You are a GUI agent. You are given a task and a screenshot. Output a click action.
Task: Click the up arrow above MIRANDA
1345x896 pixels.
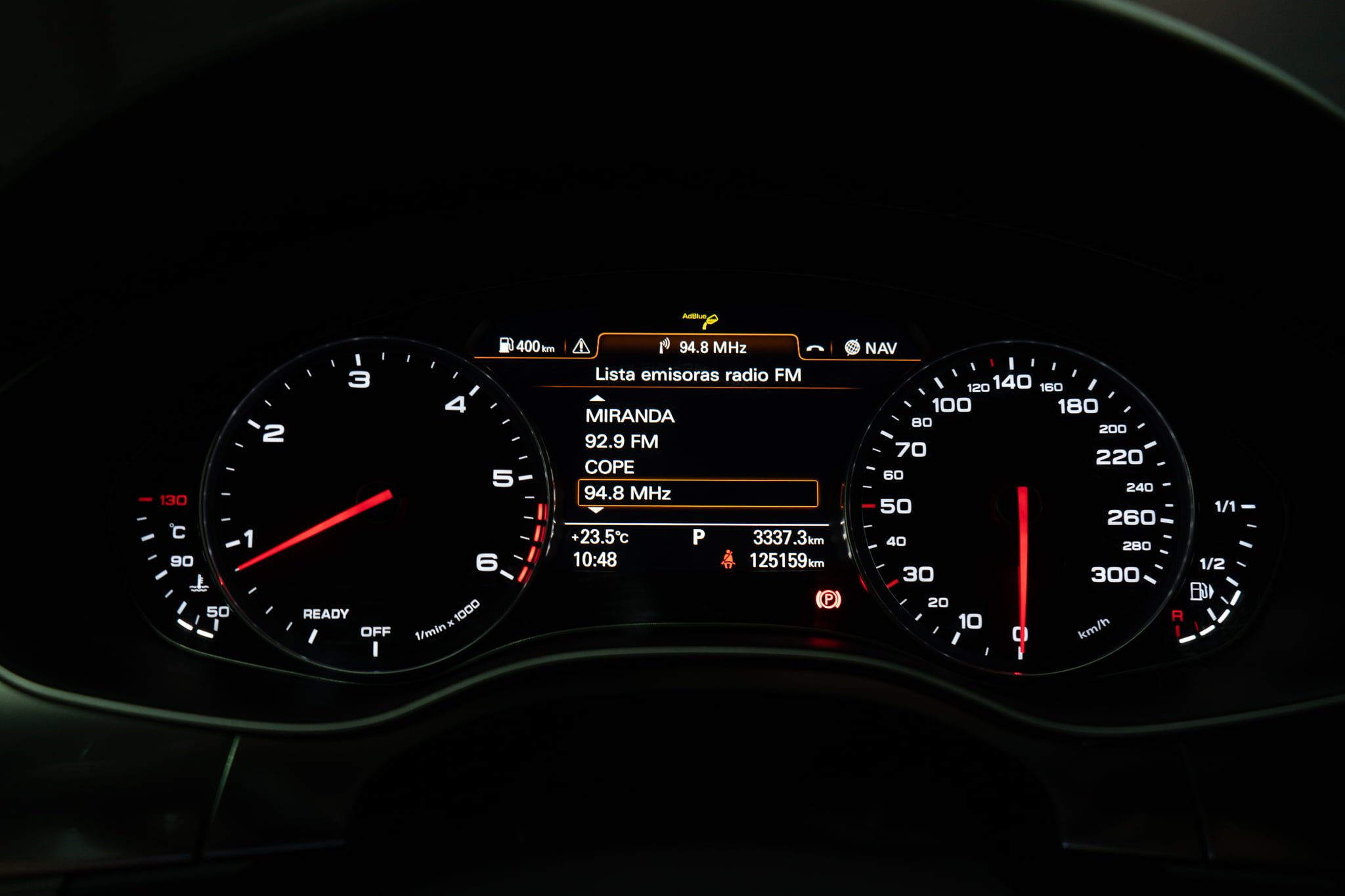(596, 398)
